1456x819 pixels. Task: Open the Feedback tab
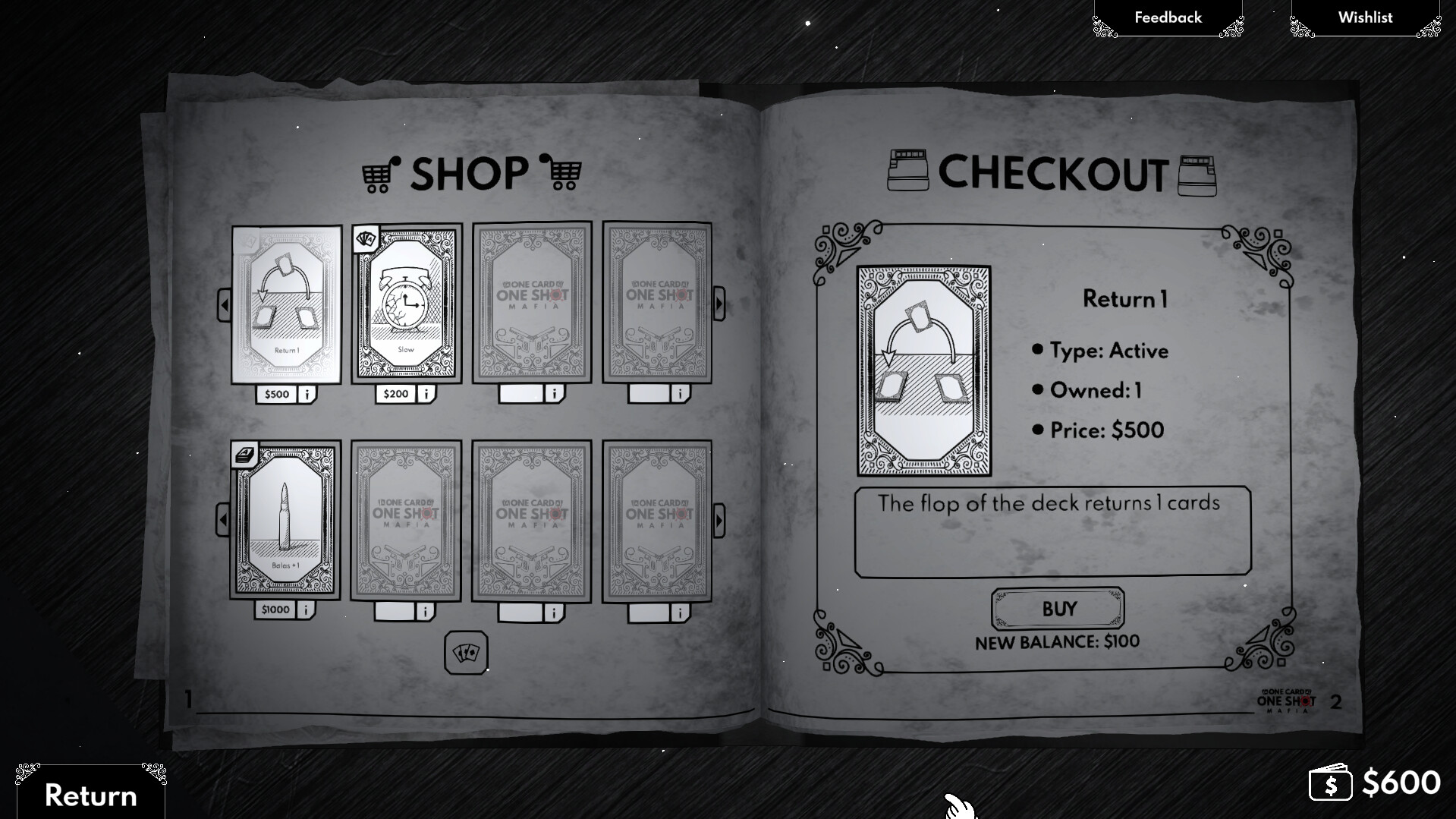(x=1167, y=17)
